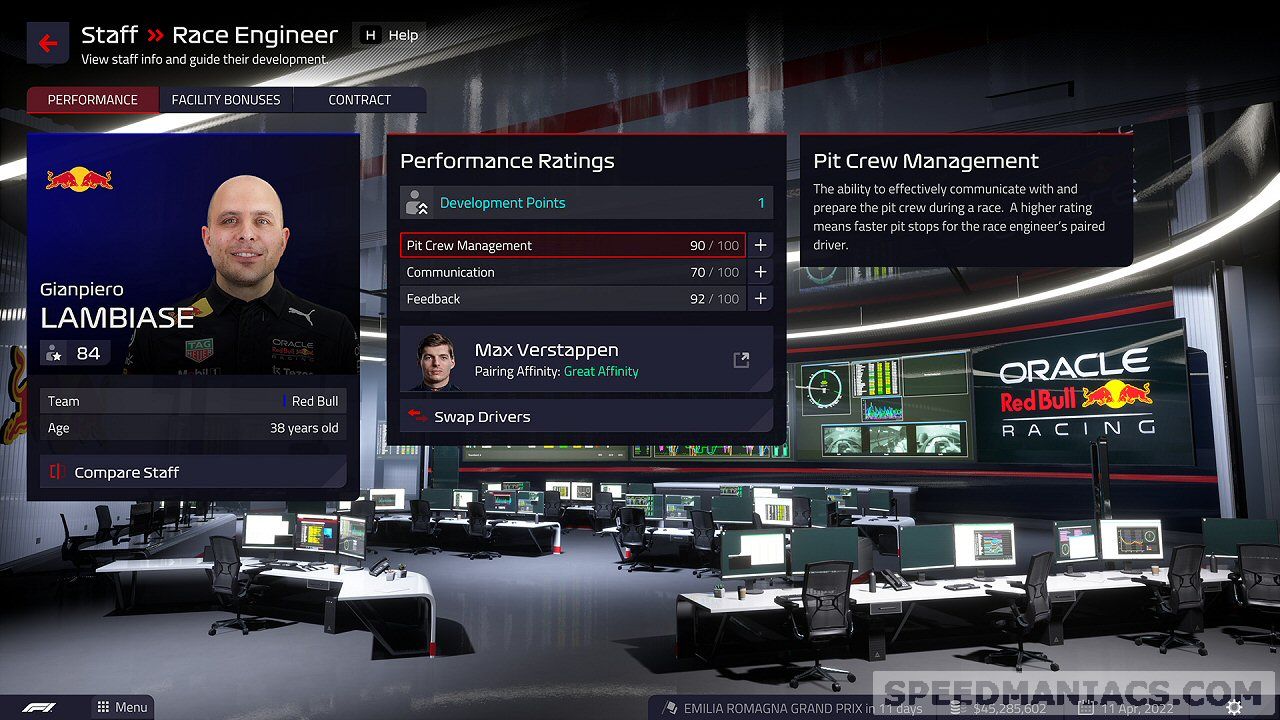Open the Help panel

point(390,35)
